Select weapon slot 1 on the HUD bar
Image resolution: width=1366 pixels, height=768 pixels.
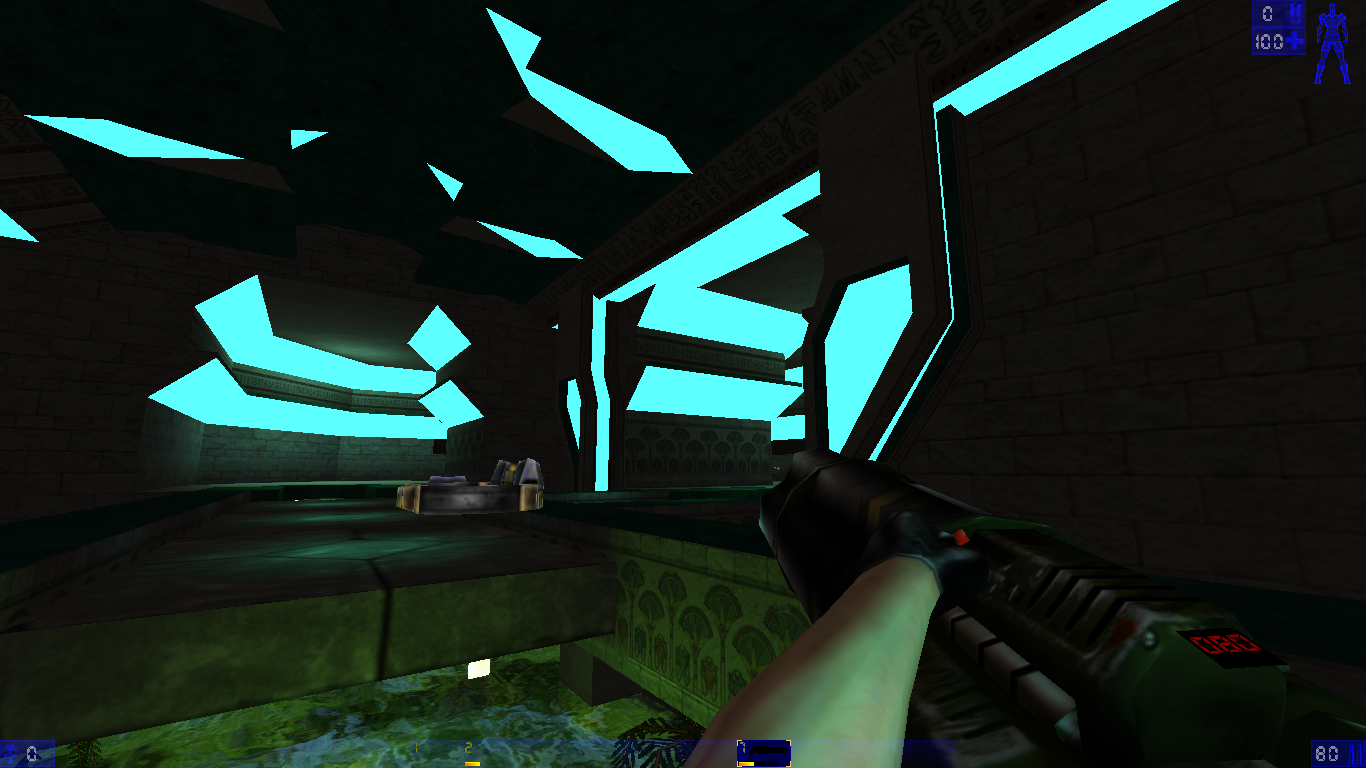pos(416,745)
